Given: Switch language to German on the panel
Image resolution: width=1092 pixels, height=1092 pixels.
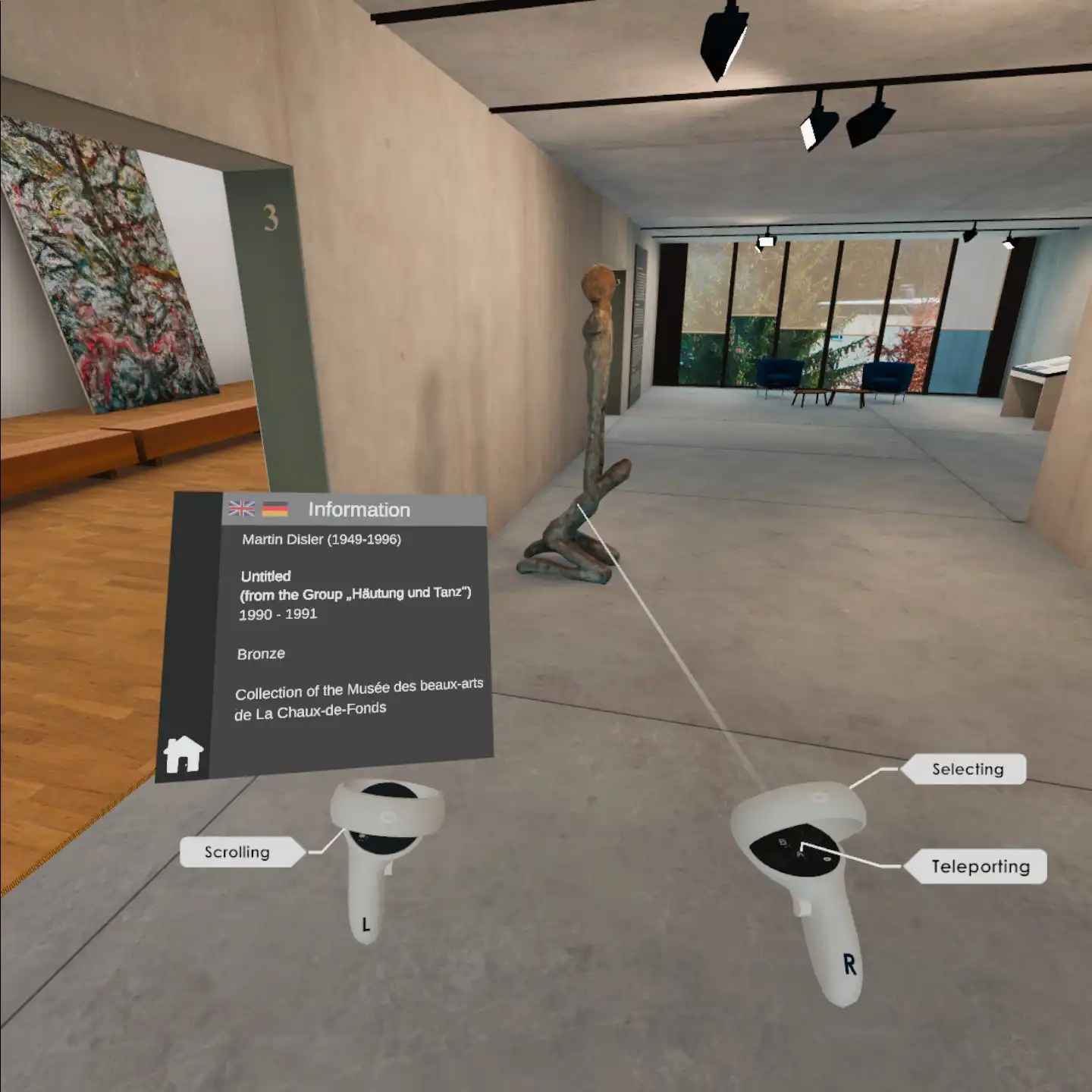Looking at the screenshot, I should [x=275, y=509].
